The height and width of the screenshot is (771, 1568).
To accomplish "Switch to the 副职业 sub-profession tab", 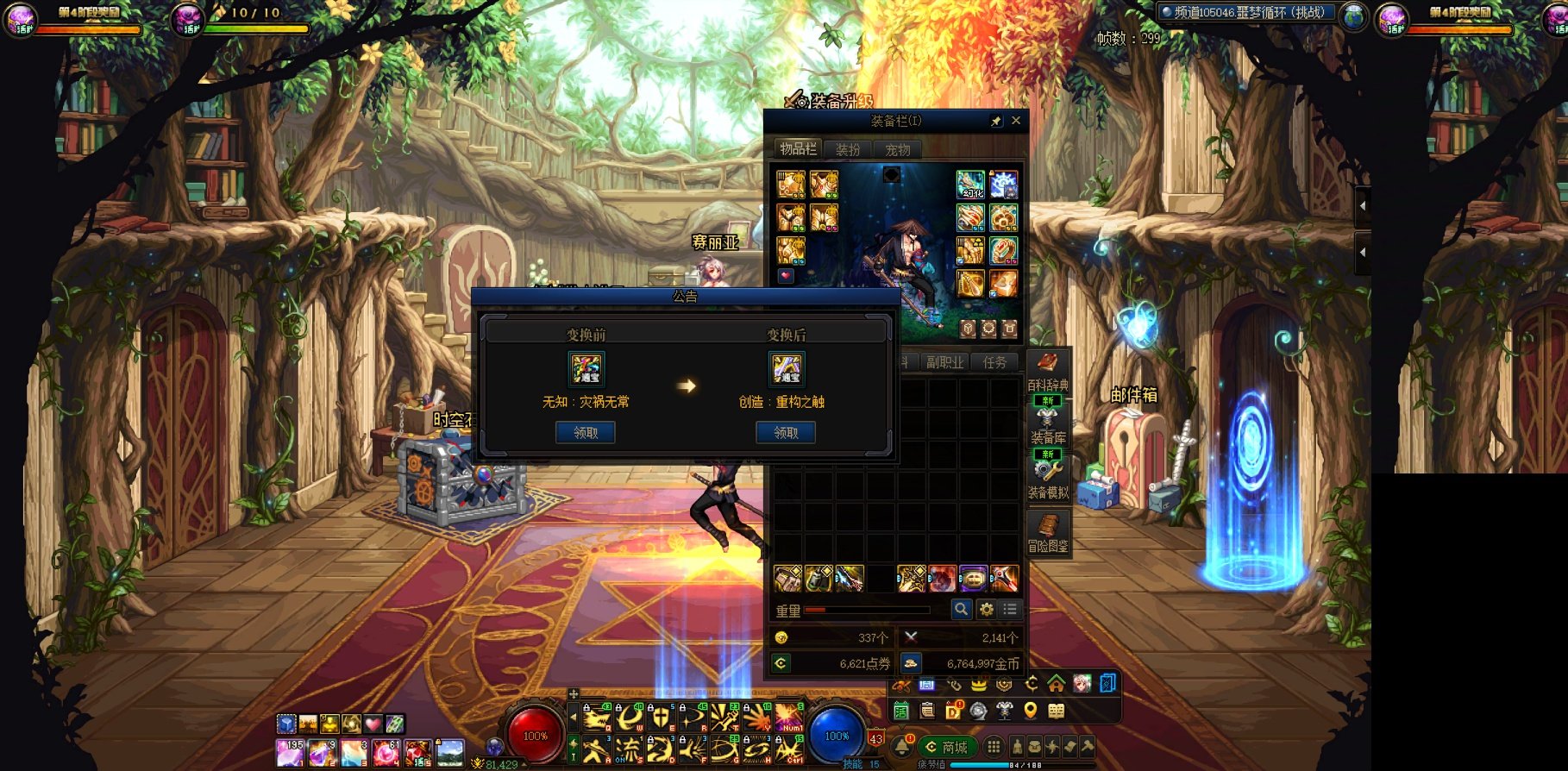I will tap(944, 362).
